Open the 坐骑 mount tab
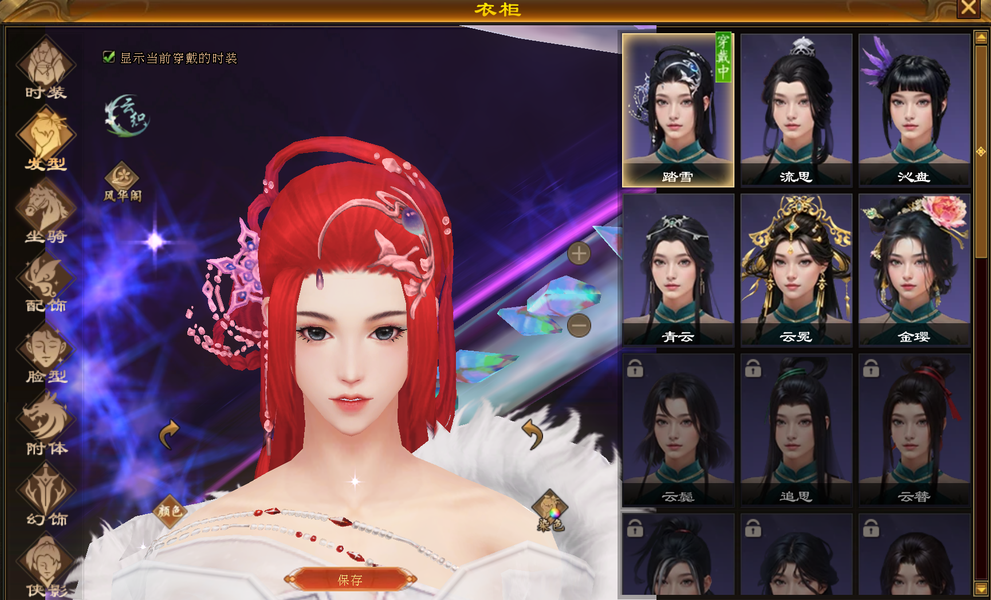 pos(45,210)
